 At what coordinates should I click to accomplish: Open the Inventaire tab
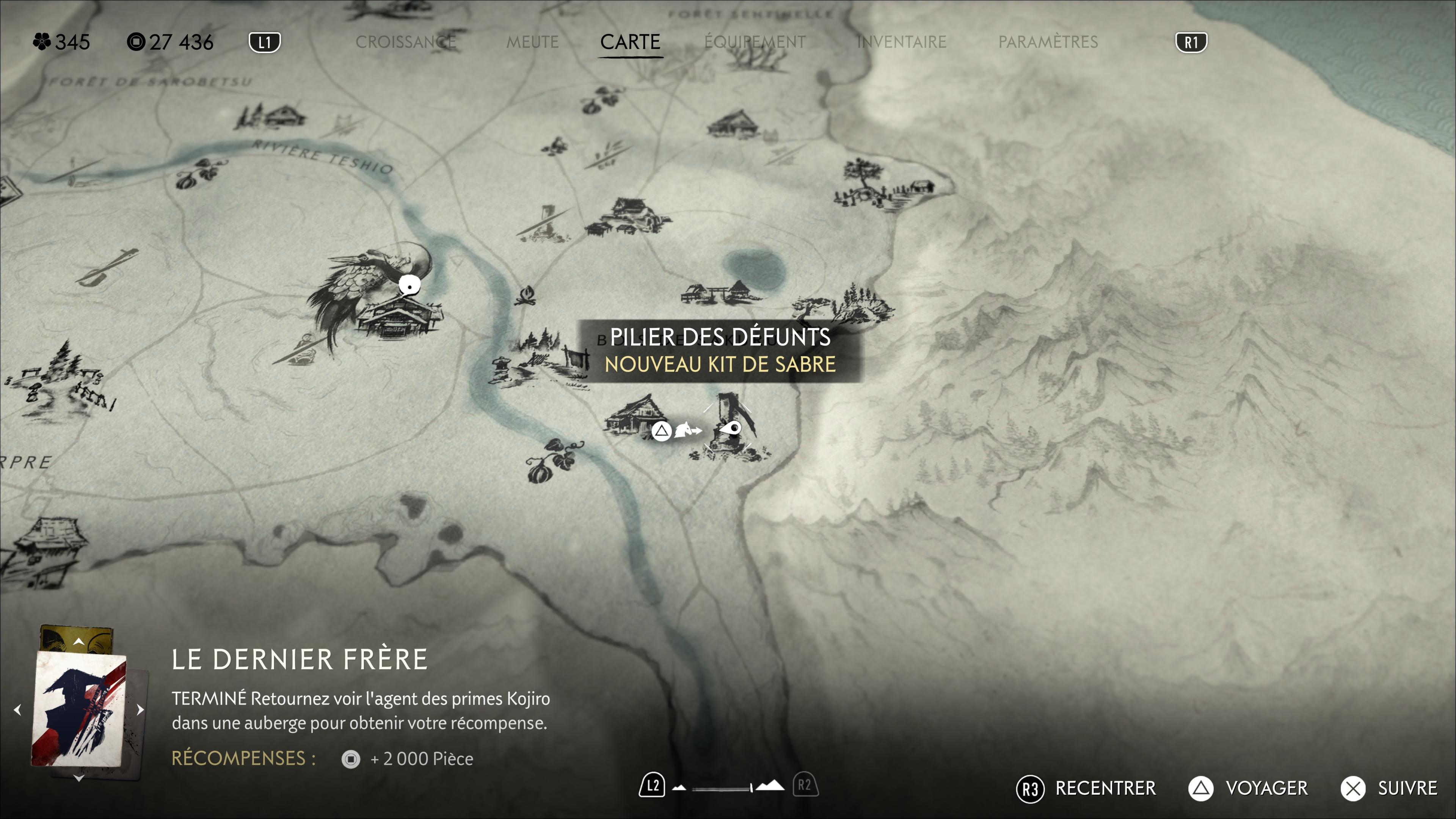point(901,42)
